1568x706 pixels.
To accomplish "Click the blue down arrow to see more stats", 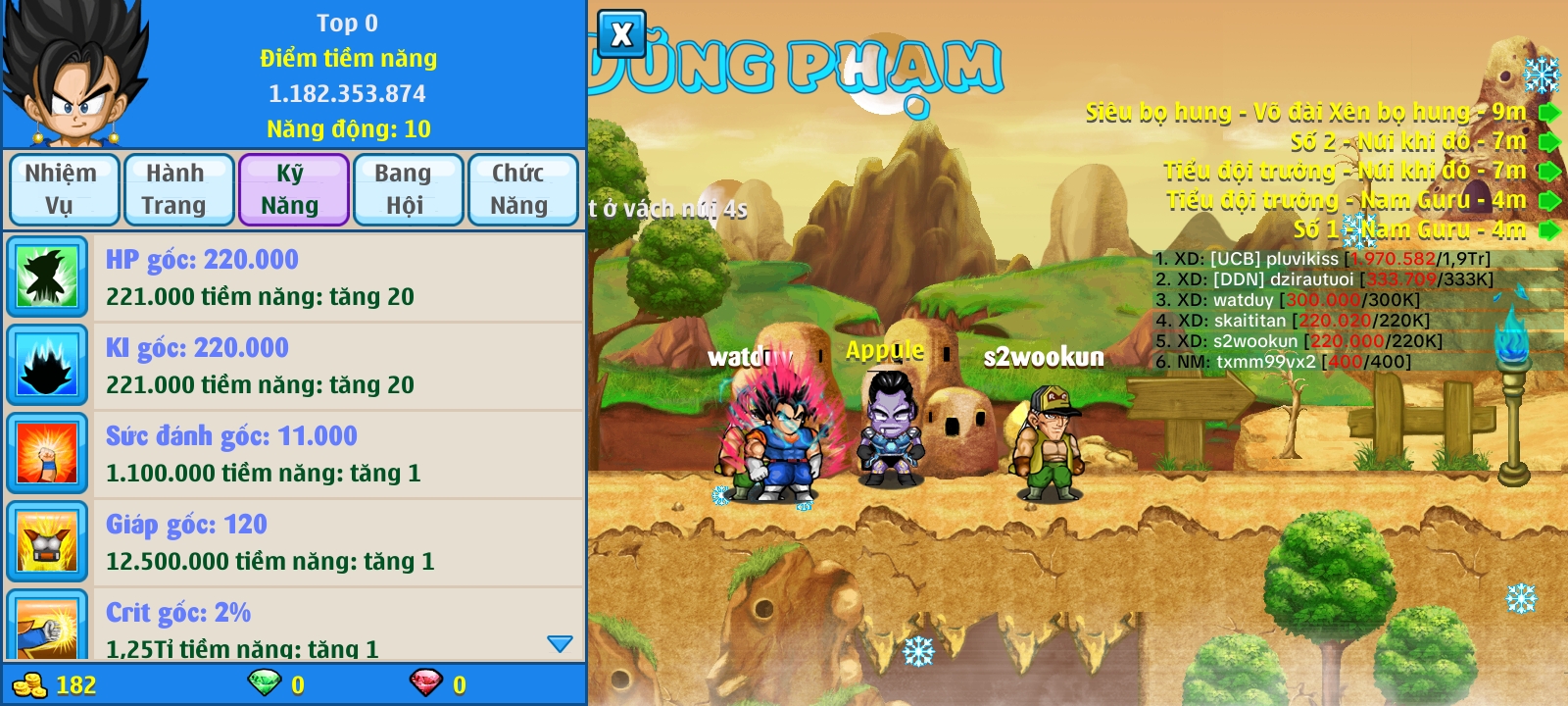I will (x=560, y=644).
